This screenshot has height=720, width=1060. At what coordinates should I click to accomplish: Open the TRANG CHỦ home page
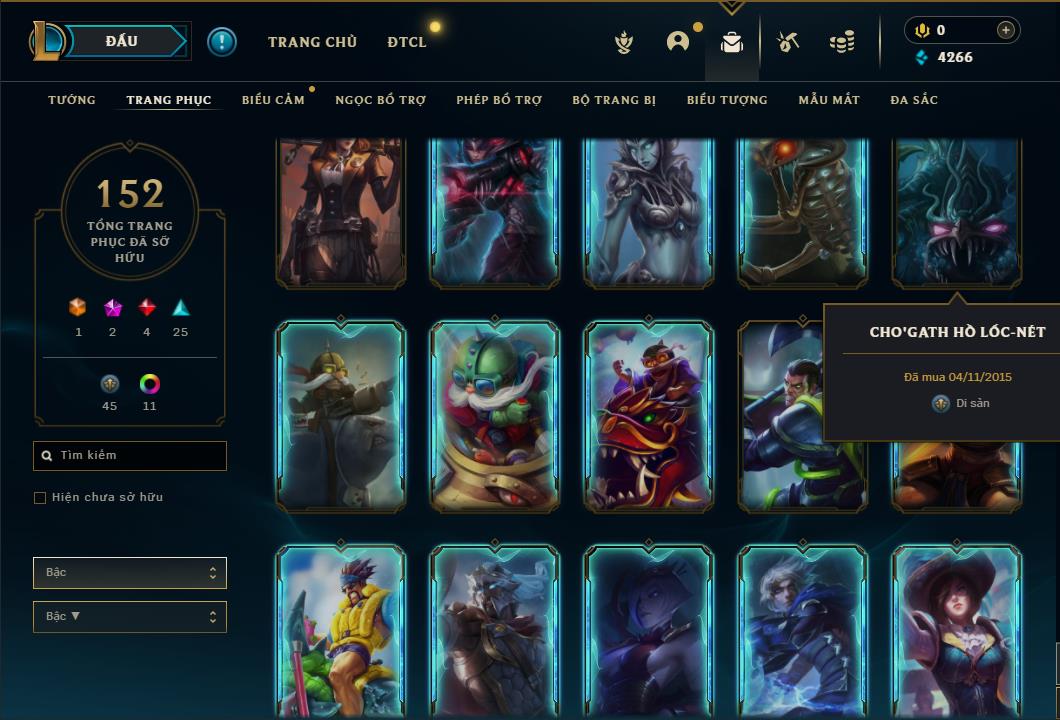click(x=312, y=42)
